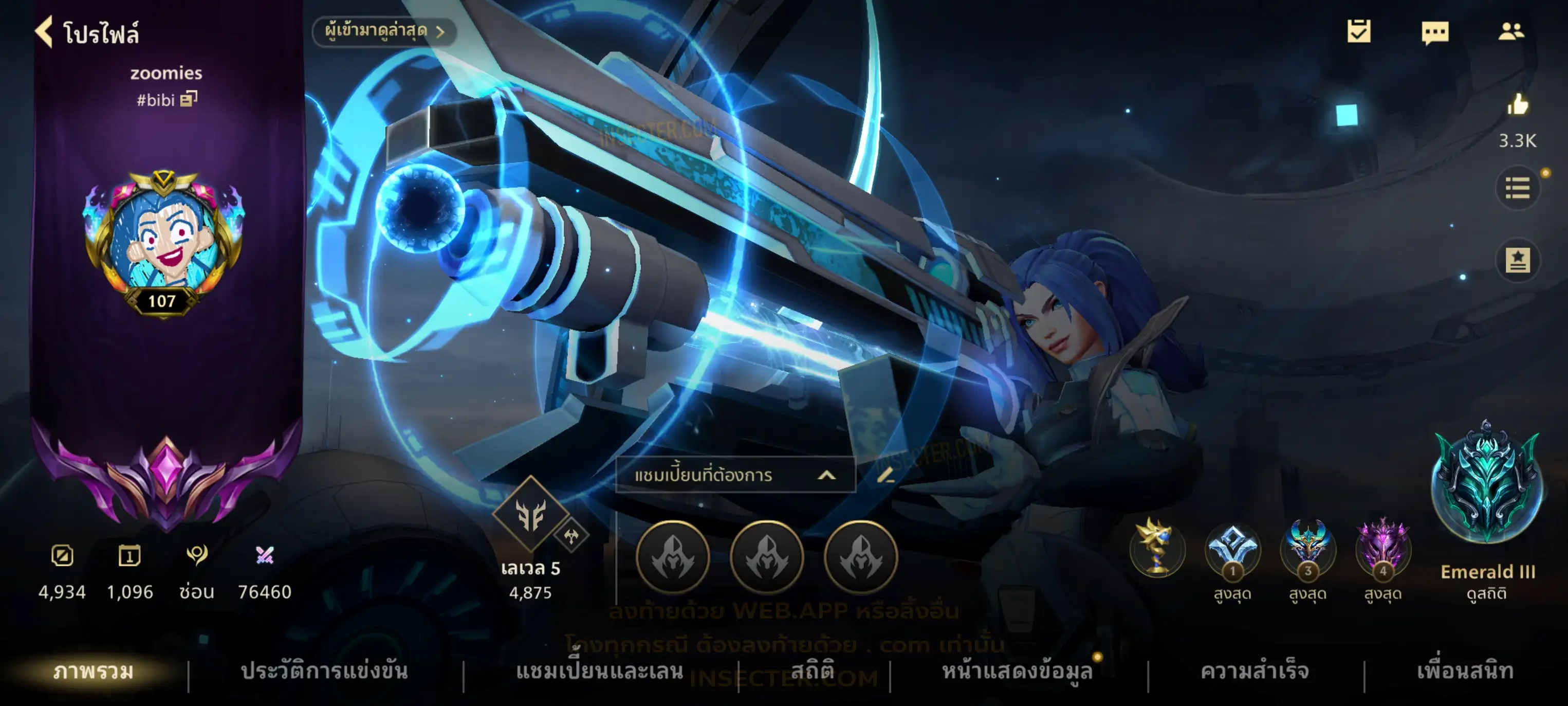The height and width of the screenshot is (706, 1568).
Task: Switch to the achievements tab
Action: pyautogui.click(x=1255, y=671)
